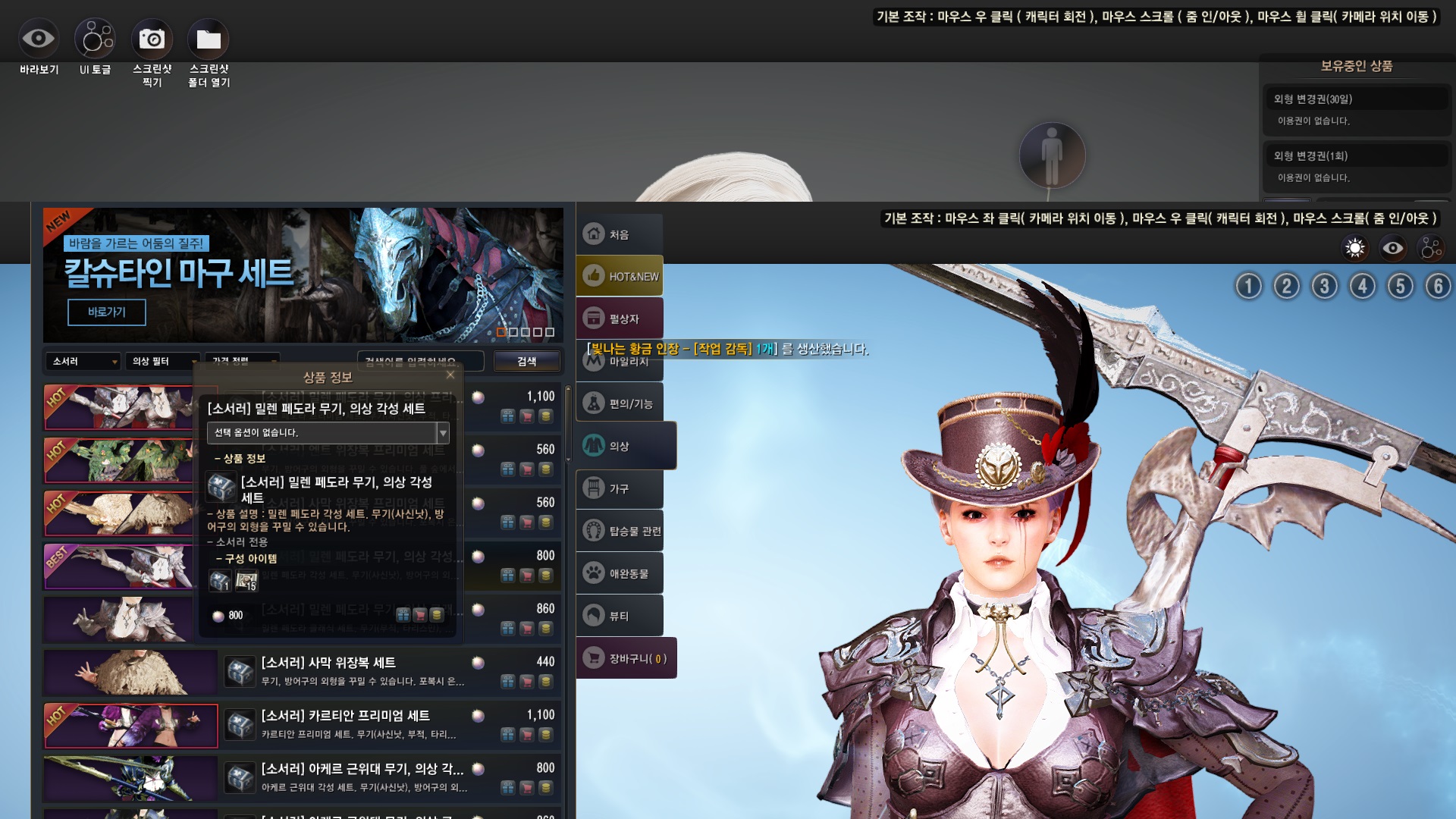This screenshot has height=819, width=1456.
Task: Click the 검색 search button
Action: pyautogui.click(x=526, y=362)
